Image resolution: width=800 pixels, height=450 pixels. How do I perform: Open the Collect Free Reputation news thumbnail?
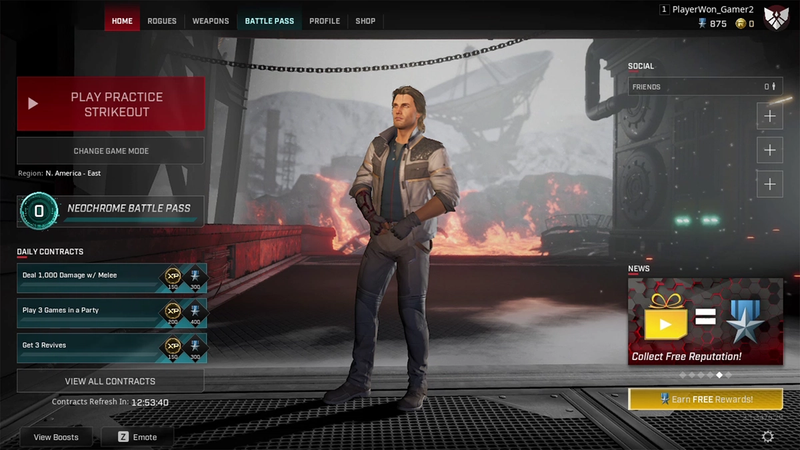click(x=705, y=321)
